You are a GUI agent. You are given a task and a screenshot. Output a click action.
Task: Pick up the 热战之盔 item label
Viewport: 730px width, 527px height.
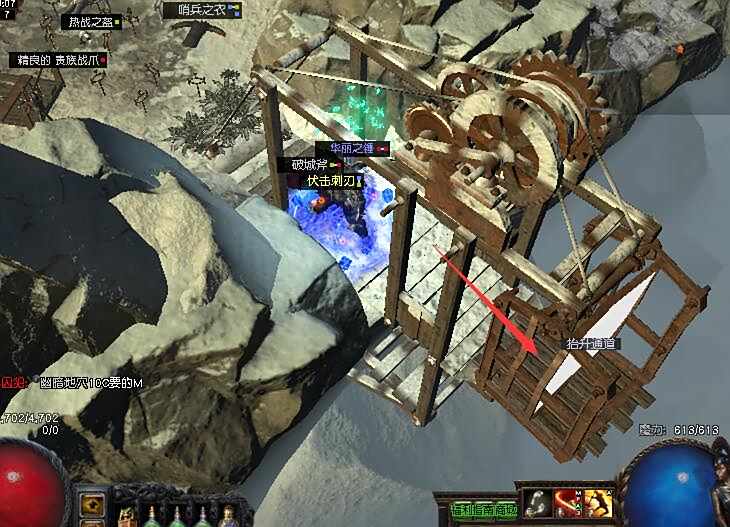(90, 21)
